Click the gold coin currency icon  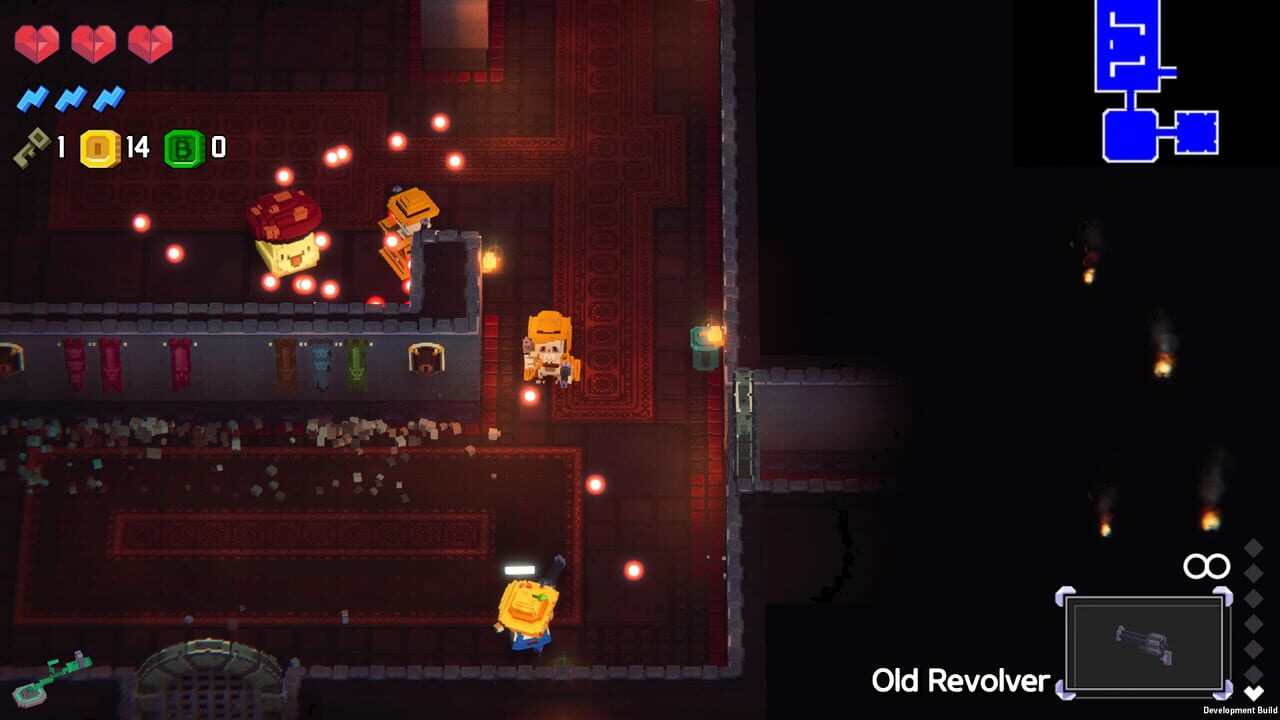coord(99,150)
